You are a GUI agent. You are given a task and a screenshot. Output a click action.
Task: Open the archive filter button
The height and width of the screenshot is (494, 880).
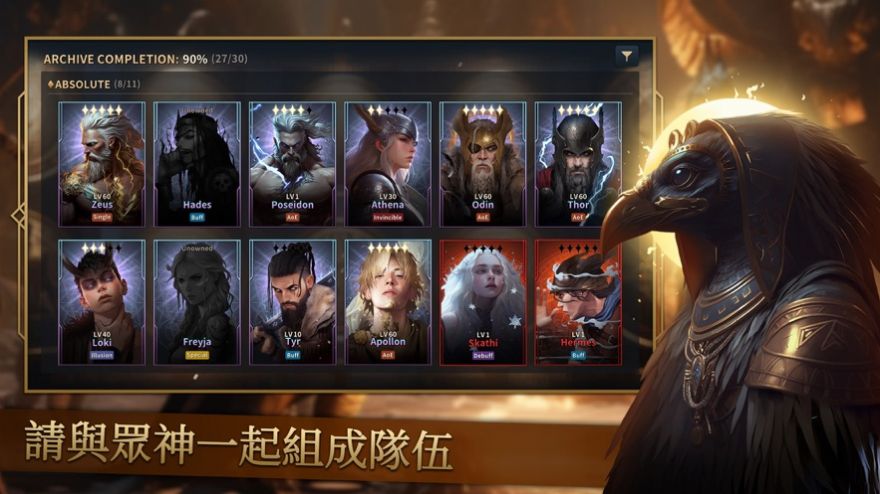coord(627,57)
